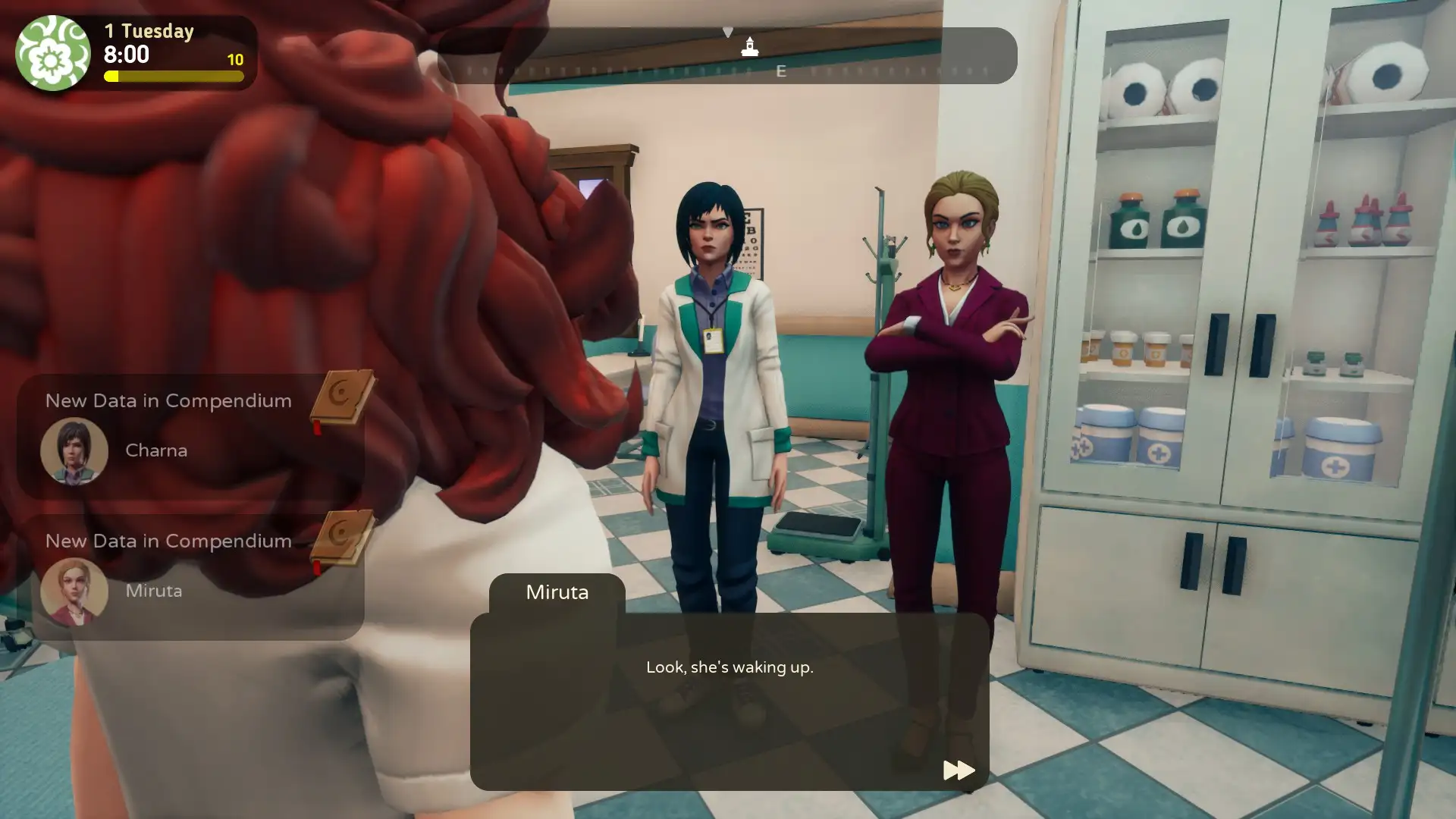Open the Compendium book icon beside Miruta
The height and width of the screenshot is (819, 1456).
click(342, 538)
